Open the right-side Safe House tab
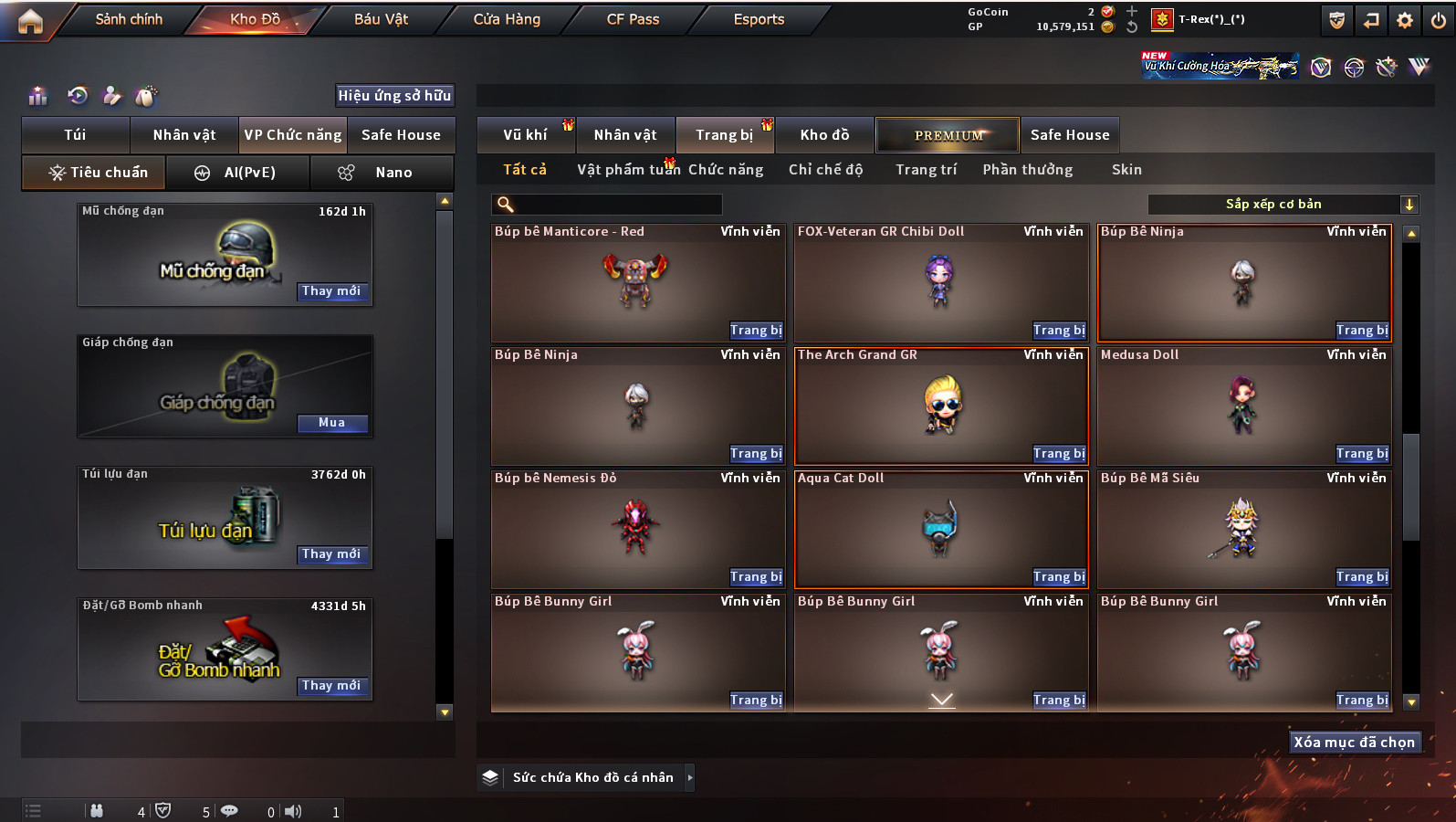This screenshot has height=822, width=1456. coord(1070,135)
